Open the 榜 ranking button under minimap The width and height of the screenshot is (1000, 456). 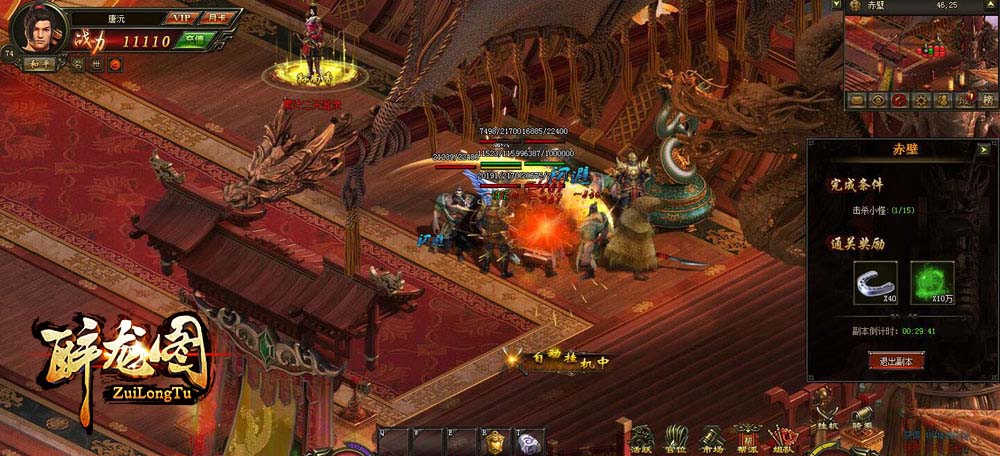coord(987,100)
